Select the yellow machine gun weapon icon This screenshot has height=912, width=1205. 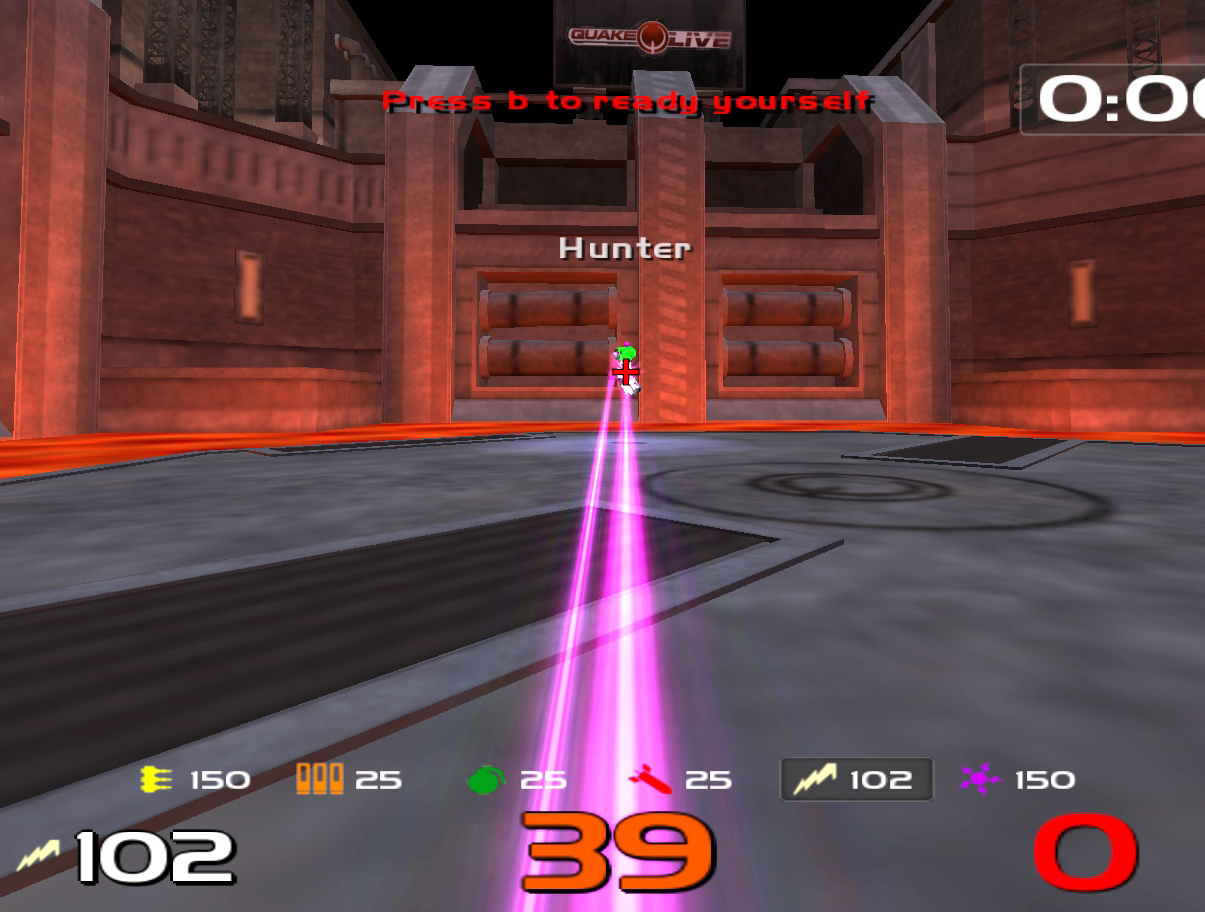click(x=157, y=779)
